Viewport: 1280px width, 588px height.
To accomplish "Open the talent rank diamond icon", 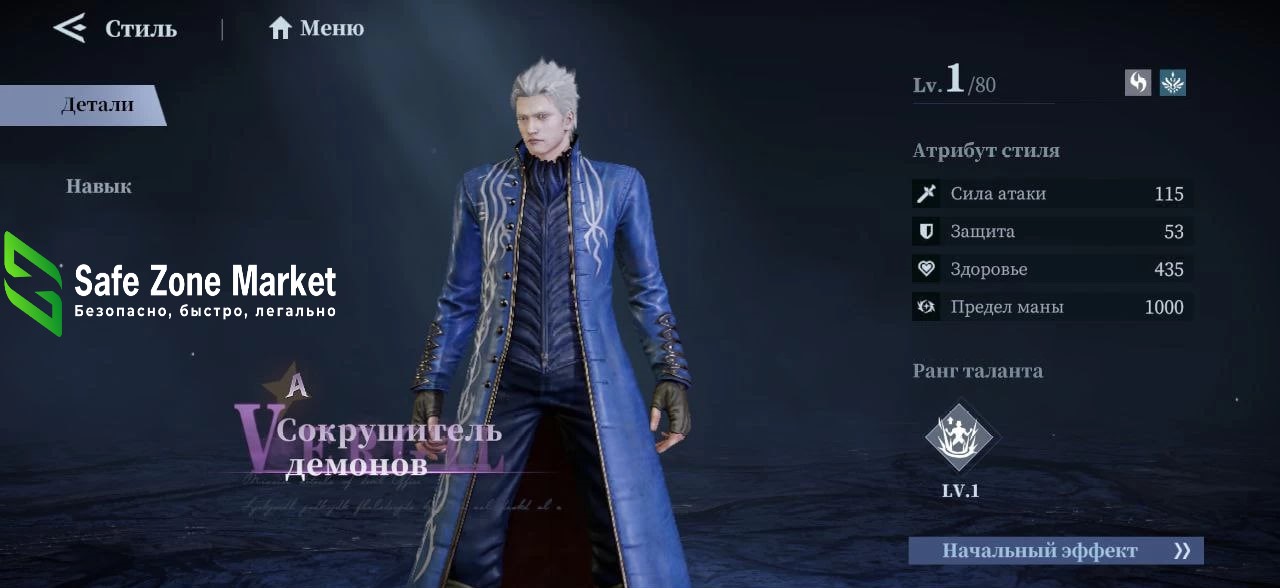I will 959,437.
